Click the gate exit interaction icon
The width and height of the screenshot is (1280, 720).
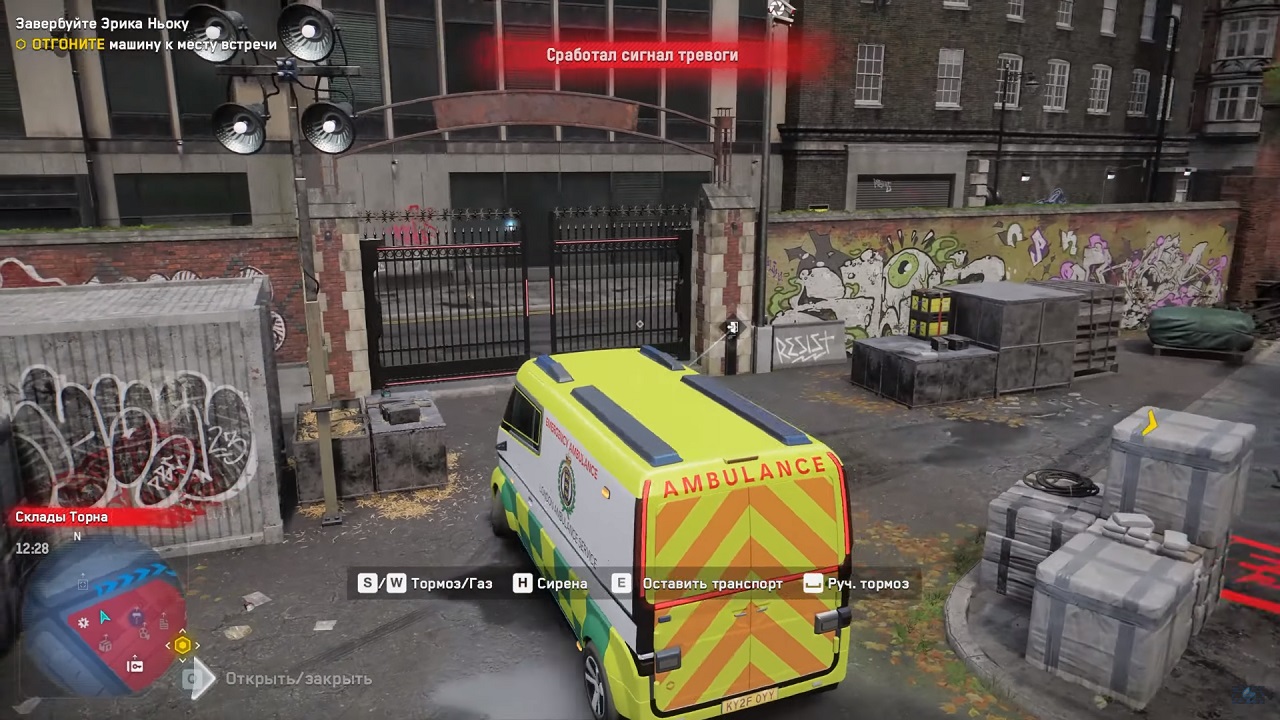tap(733, 327)
